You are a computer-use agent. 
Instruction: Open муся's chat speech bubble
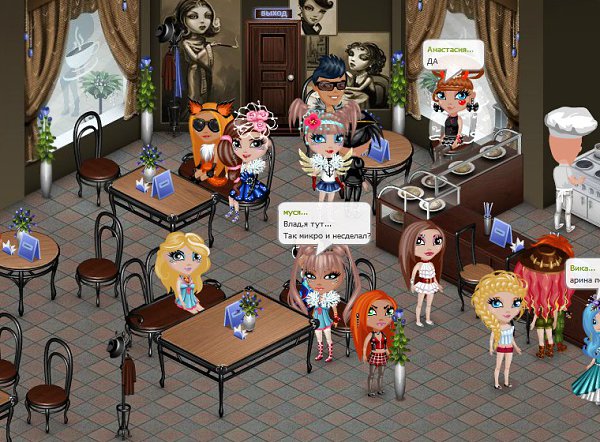[x=323, y=225]
